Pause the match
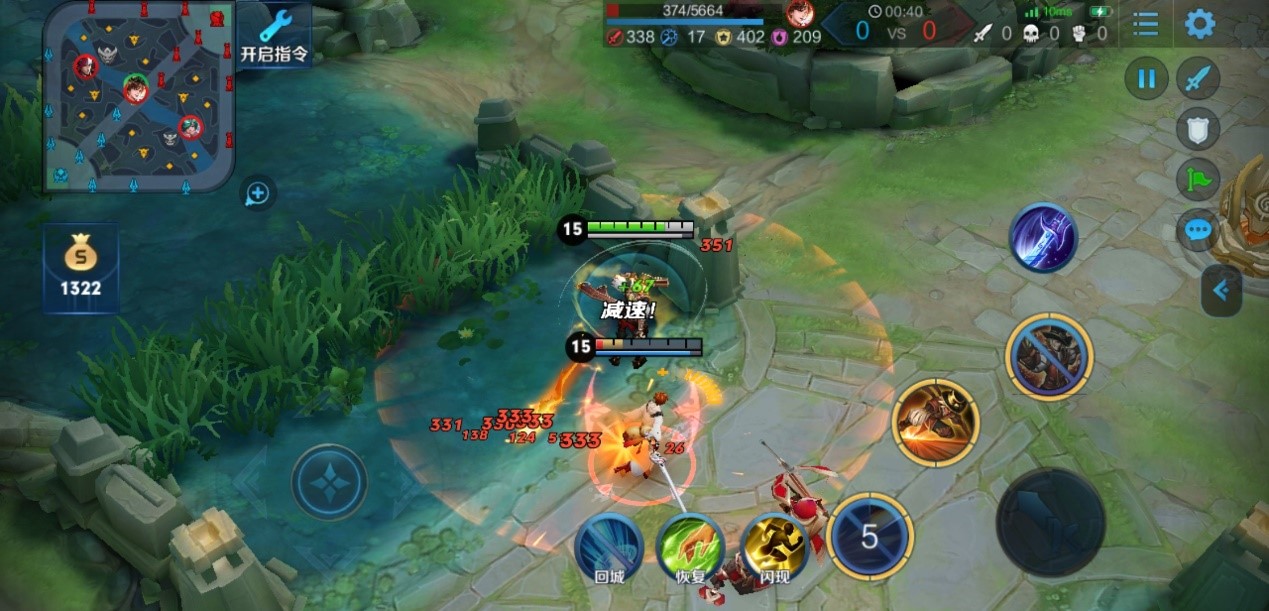This screenshot has height=611, width=1269. [x=1147, y=79]
